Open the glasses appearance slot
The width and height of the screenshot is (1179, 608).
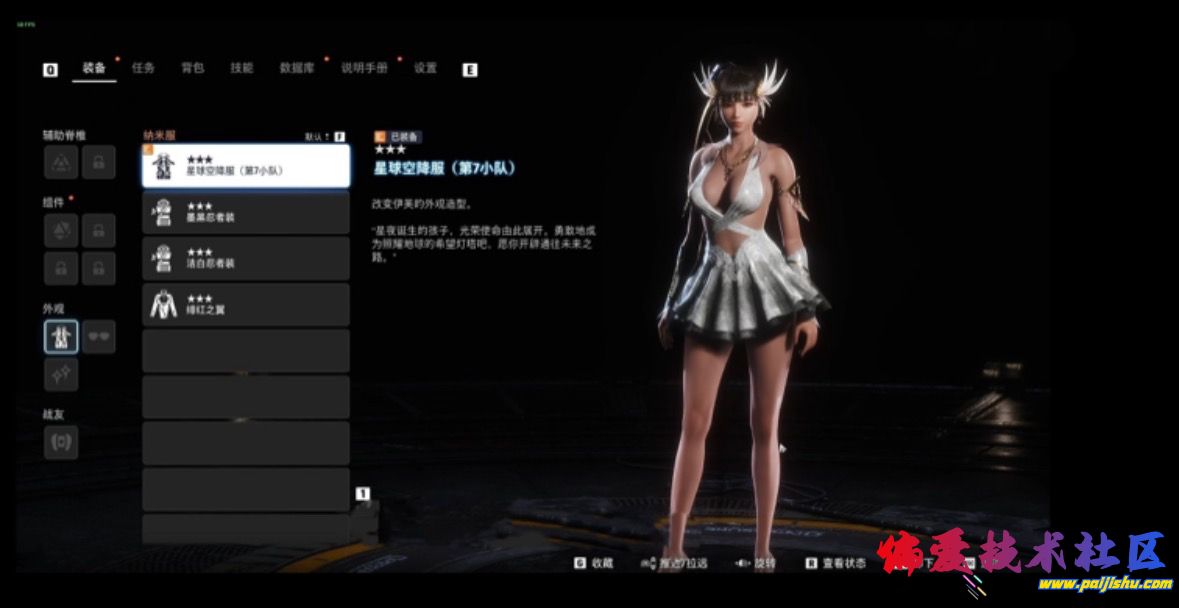tap(98, 337)
